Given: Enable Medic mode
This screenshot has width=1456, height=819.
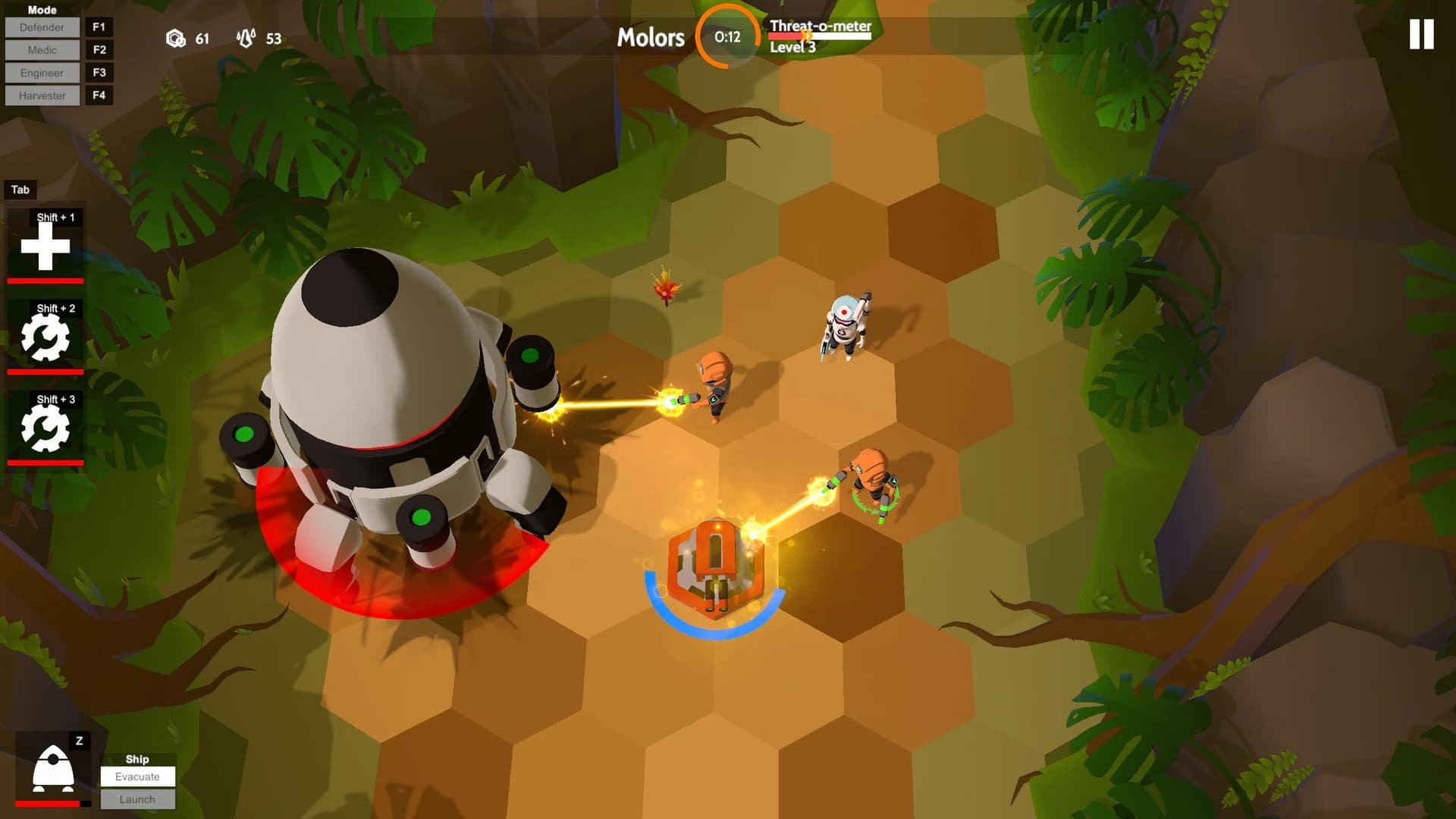Looking at the screenshot, I should point(42,50).
